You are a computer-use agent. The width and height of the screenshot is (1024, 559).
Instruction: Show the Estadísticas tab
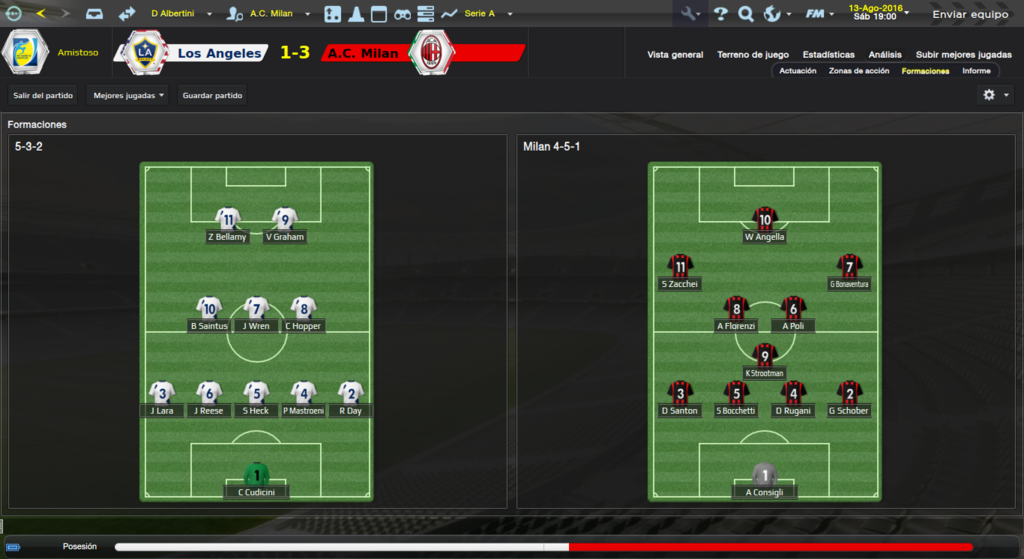point(828,54)
